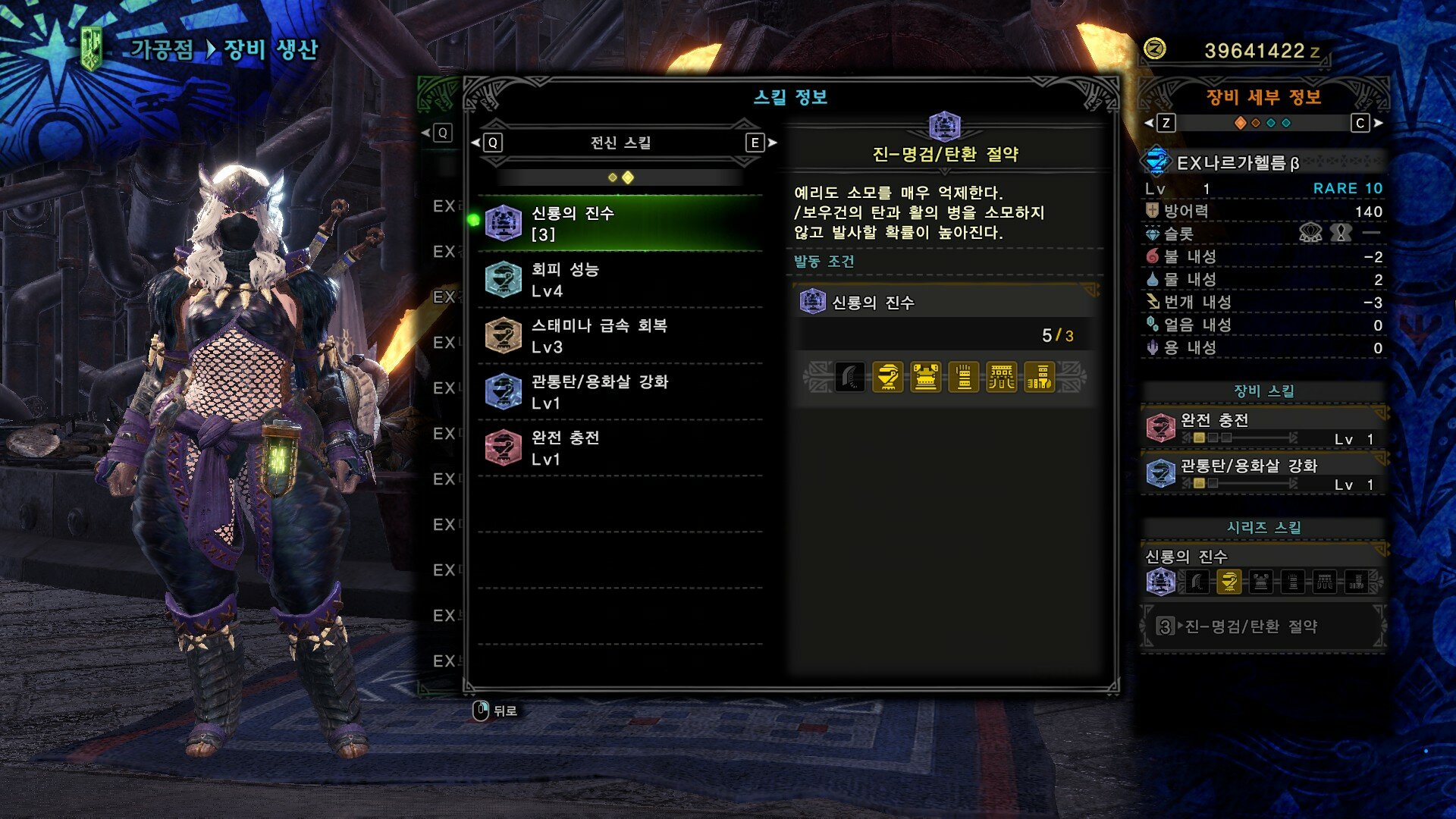Open the 진-명검/탄환 절약 series bonus entry
The width and height of the screenshot is (1456, 819).
coord(1263,626)
